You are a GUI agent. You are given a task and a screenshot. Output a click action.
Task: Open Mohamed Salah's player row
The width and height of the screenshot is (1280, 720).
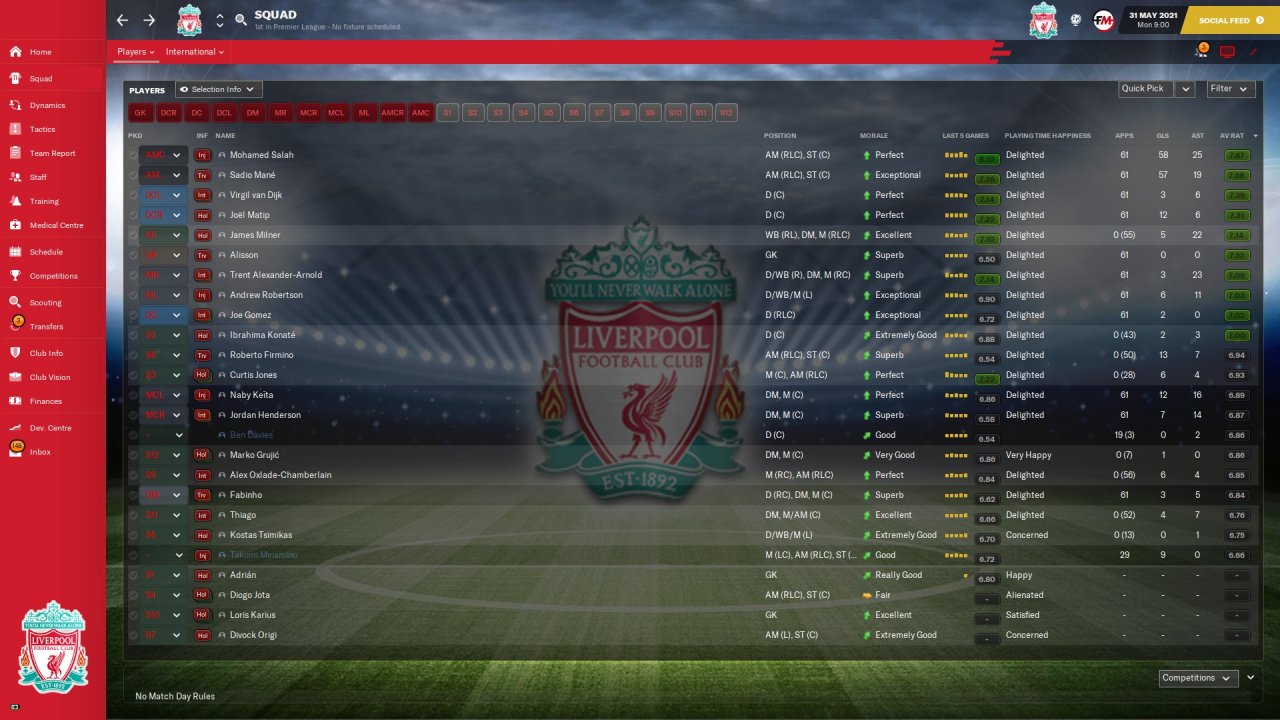click(x=262, y=155)
